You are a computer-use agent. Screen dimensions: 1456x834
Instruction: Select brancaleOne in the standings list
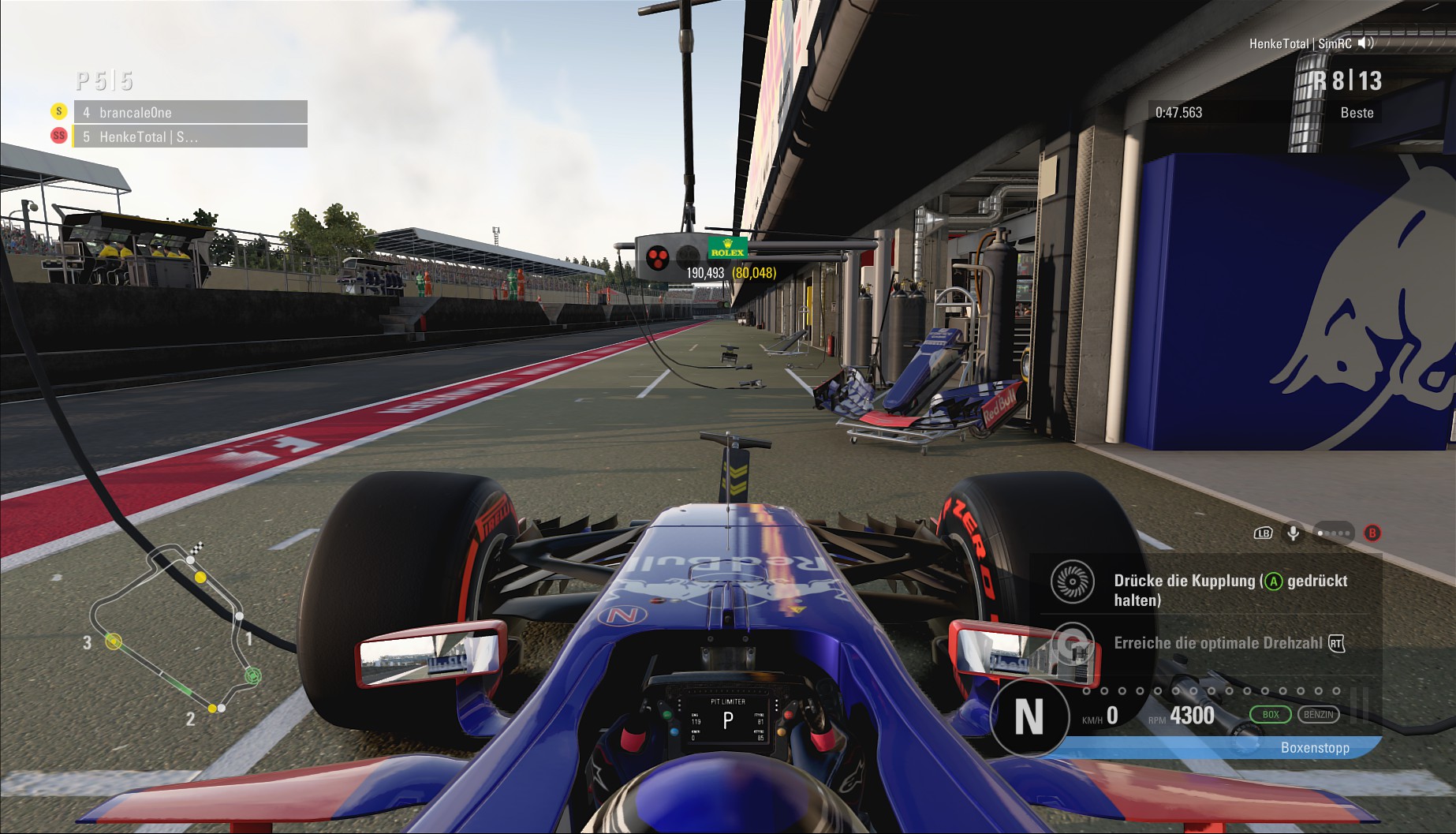189,112
